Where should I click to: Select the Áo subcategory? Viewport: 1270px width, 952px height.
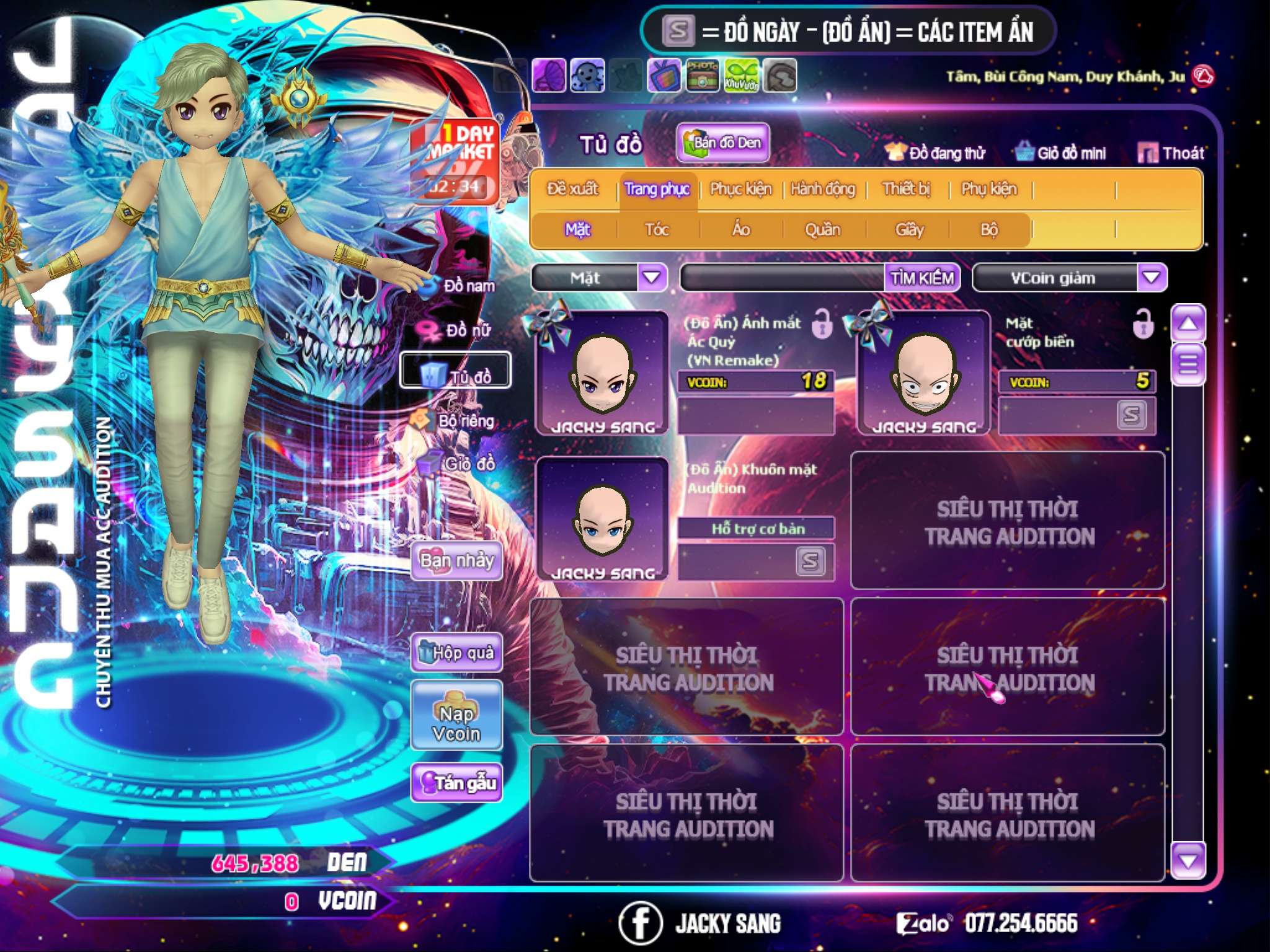point(741,230)
